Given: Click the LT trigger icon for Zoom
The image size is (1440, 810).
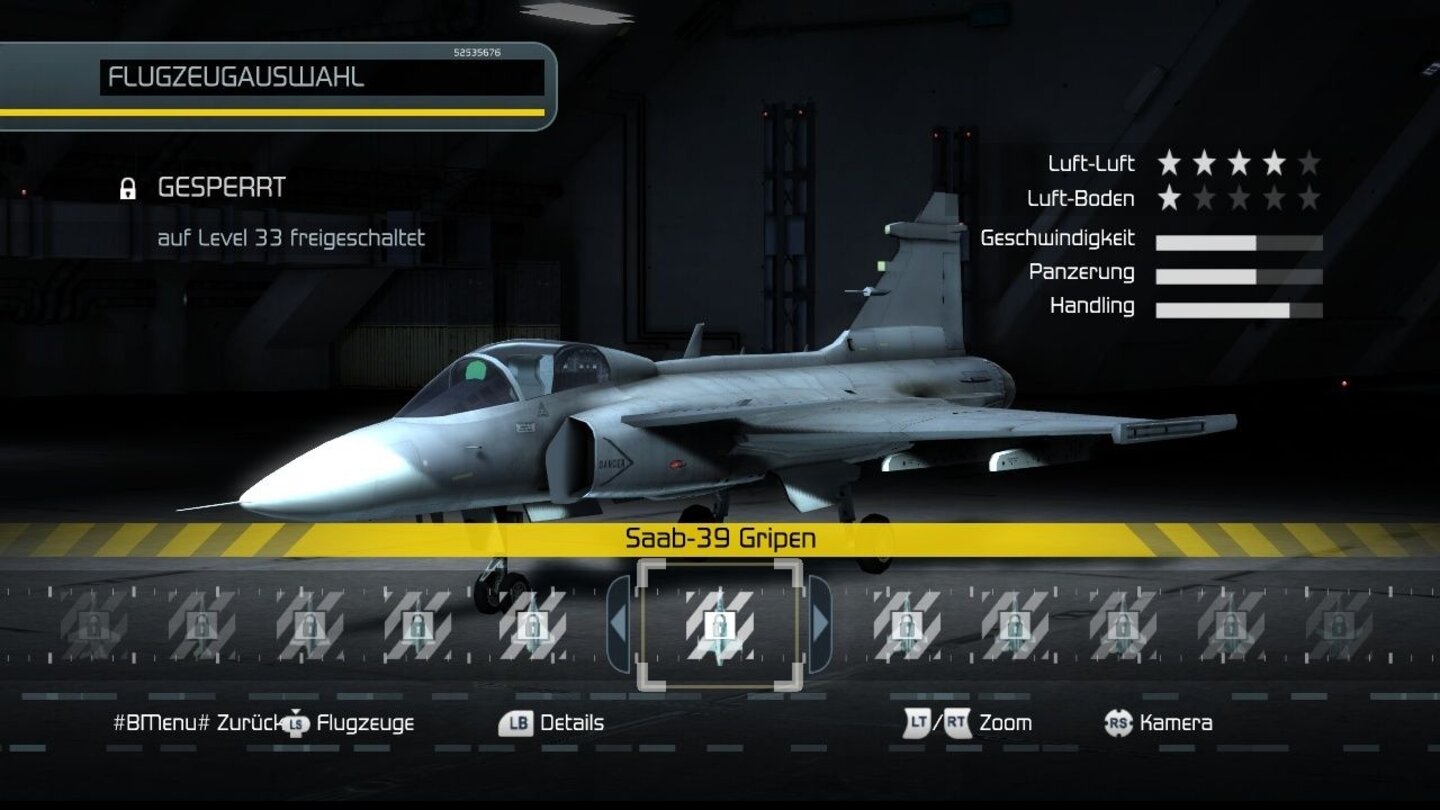Looking at the screenshot, I should [917, 723].
